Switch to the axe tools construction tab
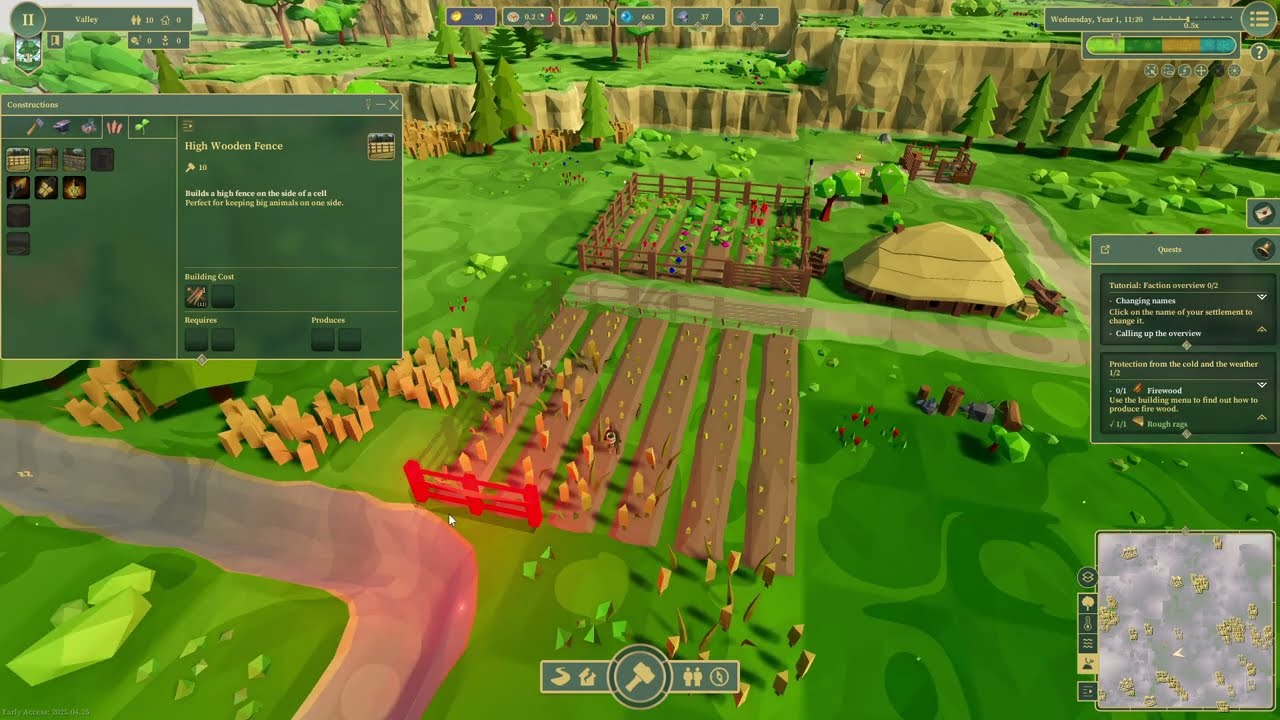This screenshot has height=720, width=1280. pos(35,127)
